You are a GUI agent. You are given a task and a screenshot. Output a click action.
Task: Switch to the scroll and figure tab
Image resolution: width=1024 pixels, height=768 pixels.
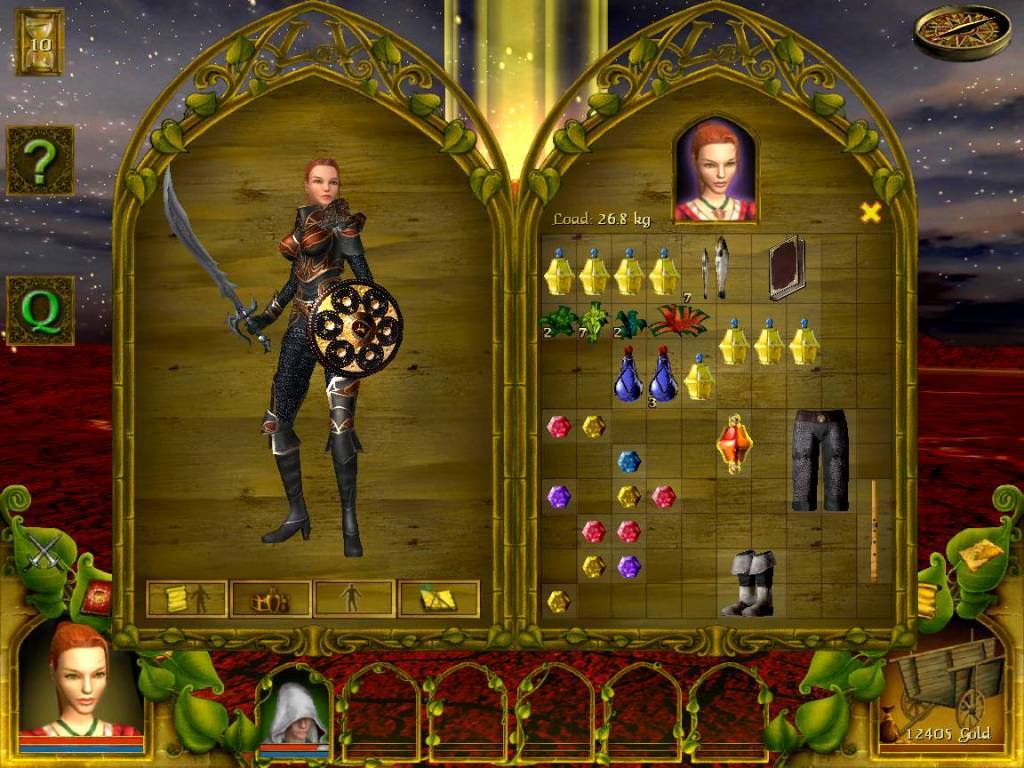pos(187,599)
